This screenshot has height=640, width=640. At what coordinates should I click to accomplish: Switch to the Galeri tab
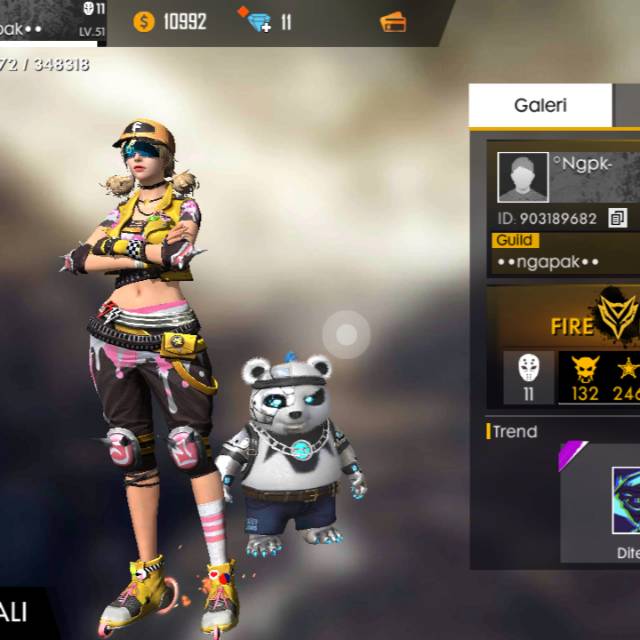pos(540,105)
